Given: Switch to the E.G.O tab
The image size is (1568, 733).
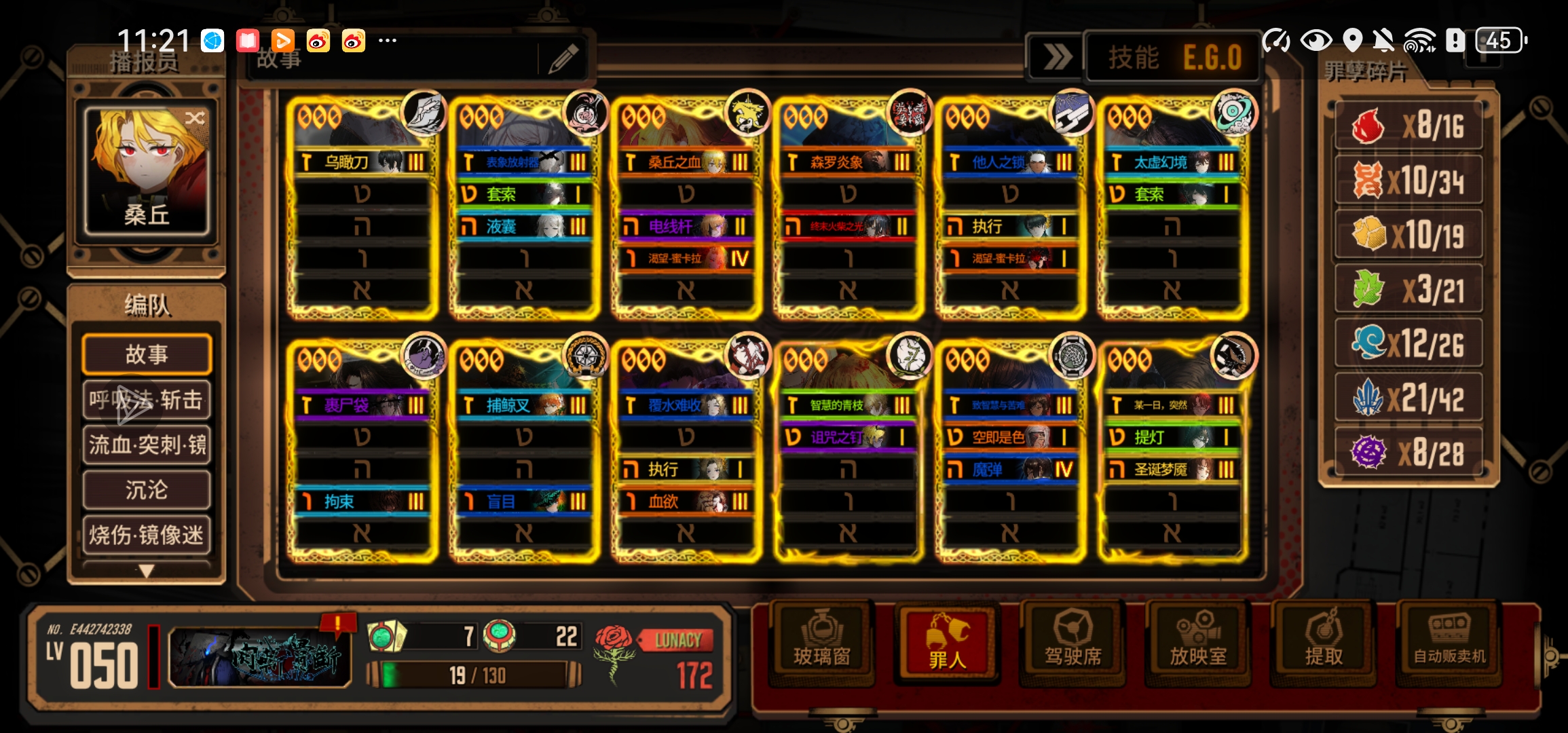Looking at the screenshot, I should pyautogui.click(x=1212, y=58).
